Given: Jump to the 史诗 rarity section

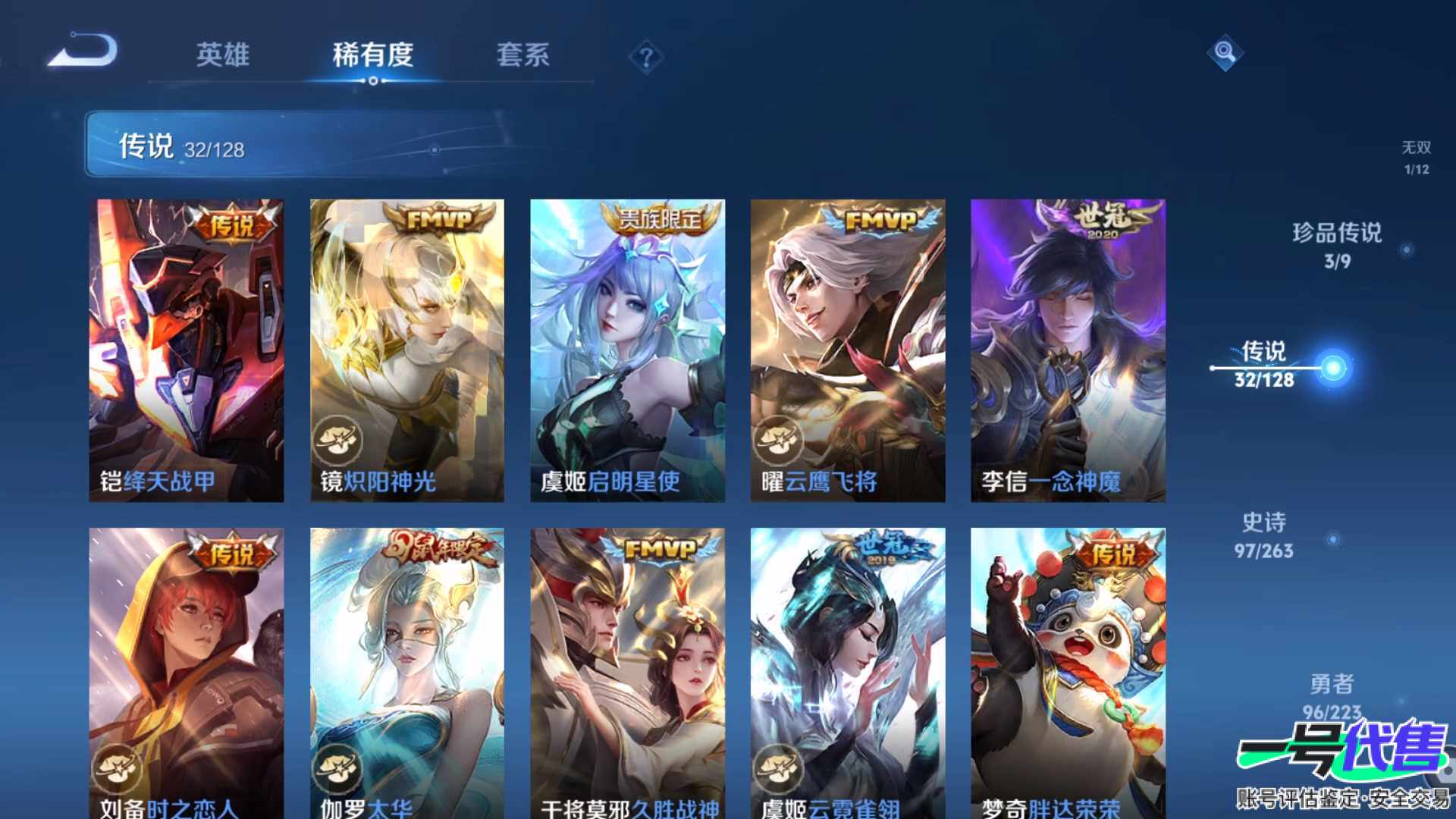Looking at the screenshot, I should click(x=1264, y=535).
